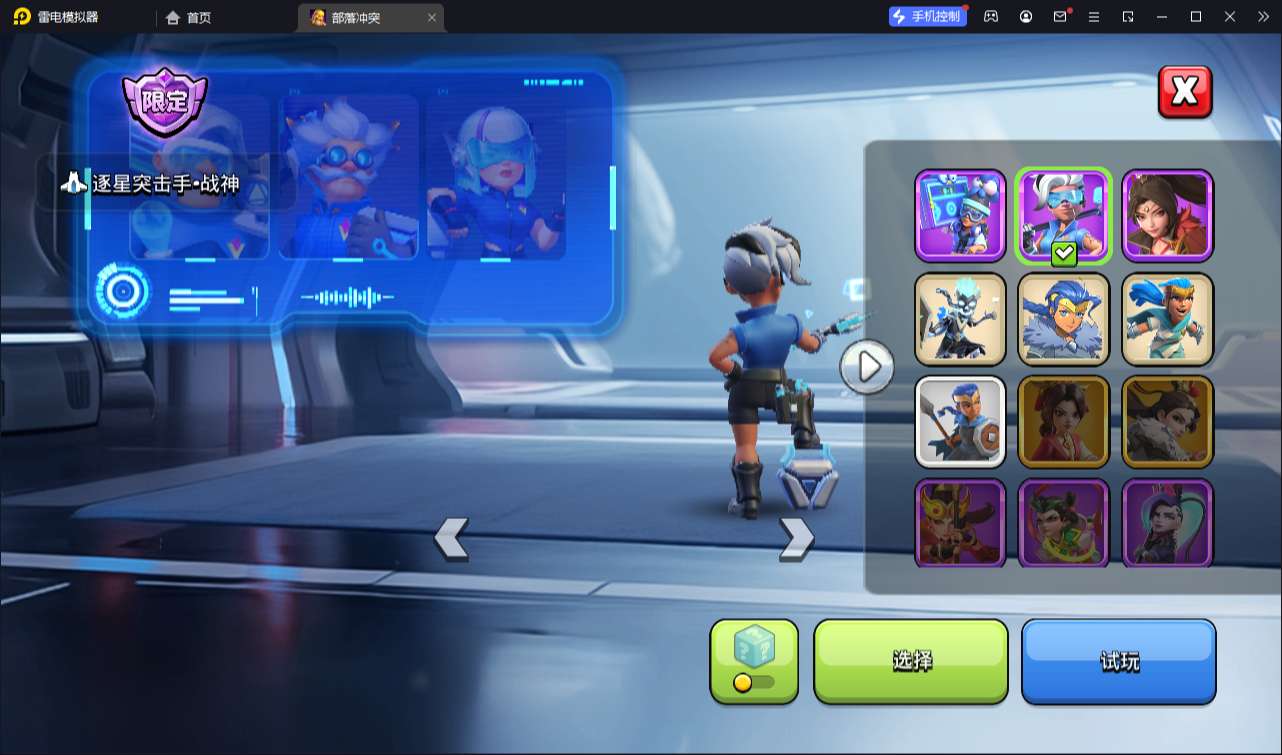Select the icy skeleton skin thumbnail
The width and height of the screenshot is (1282, 755).
pos(960,319)
